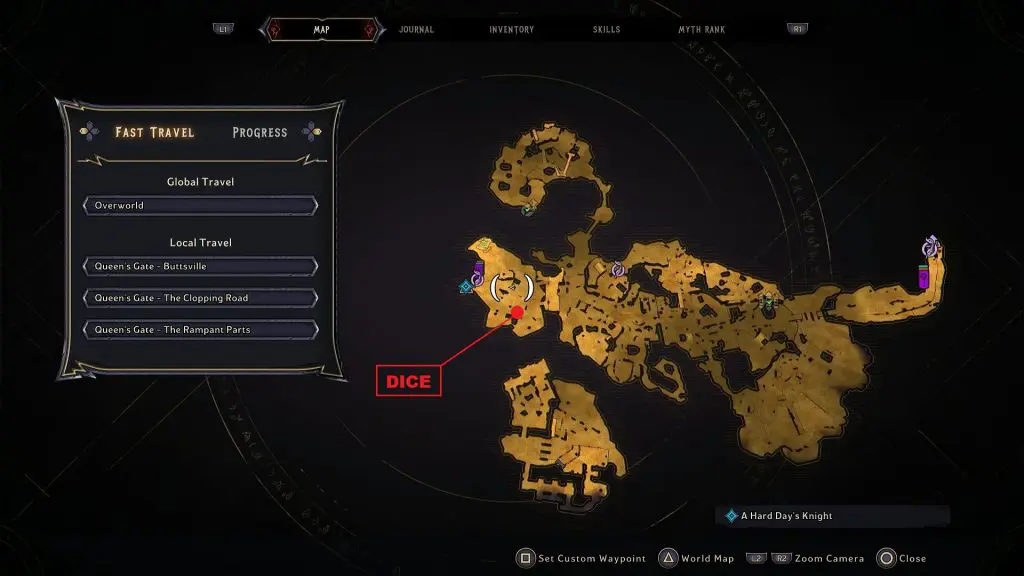The width and height of the screenshot is (1024, 576).
Task: Show the Skills tab
Action: coord(606,30)
